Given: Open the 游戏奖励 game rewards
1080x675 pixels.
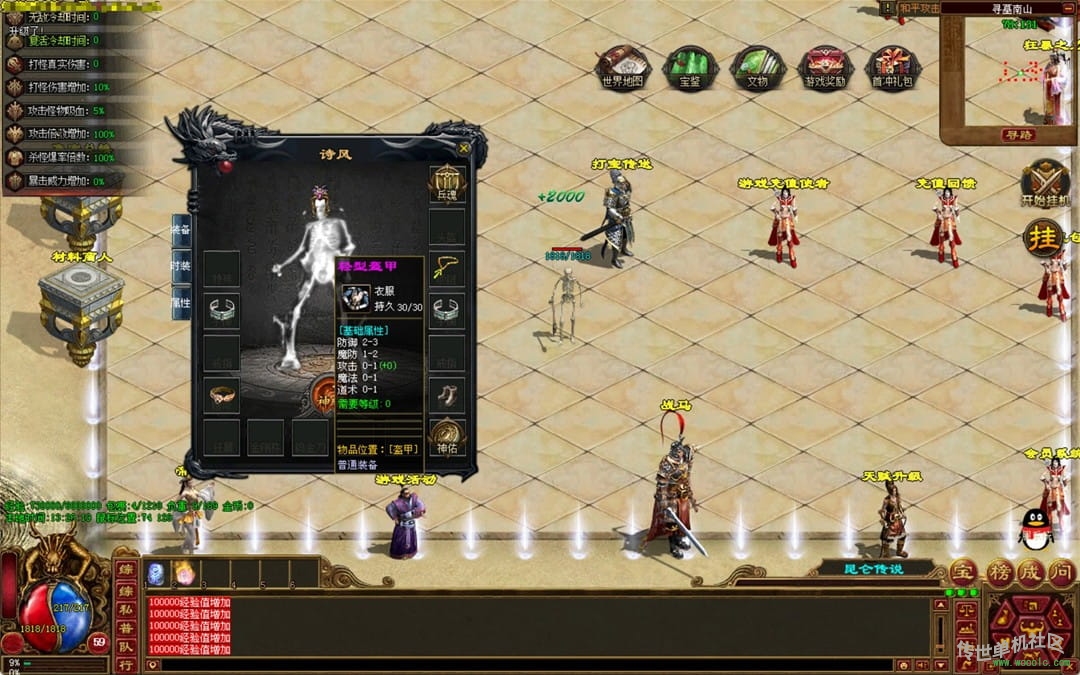Looking at the screenshot, I should pos(825,66).
